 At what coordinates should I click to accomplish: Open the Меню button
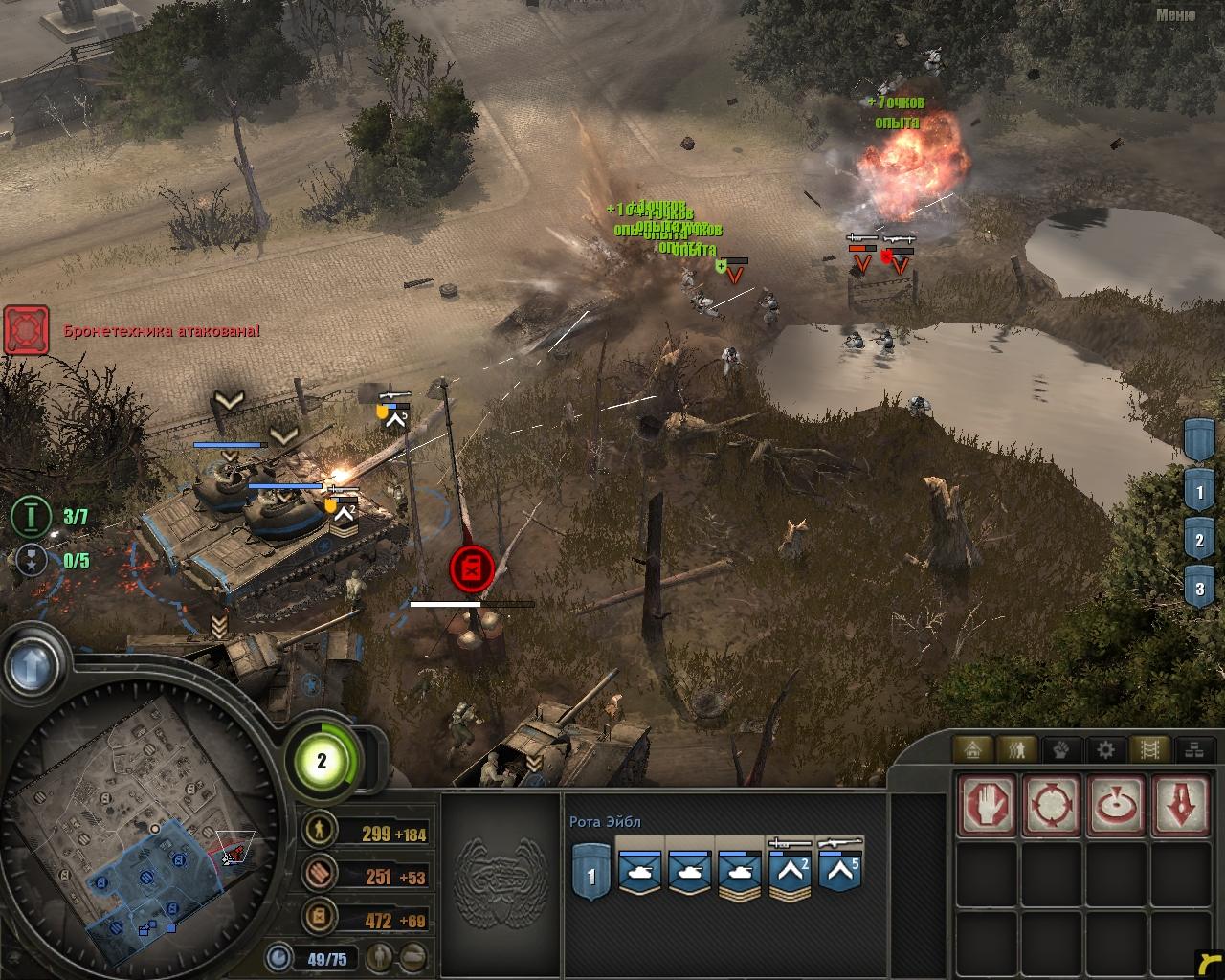[1174, 14]
